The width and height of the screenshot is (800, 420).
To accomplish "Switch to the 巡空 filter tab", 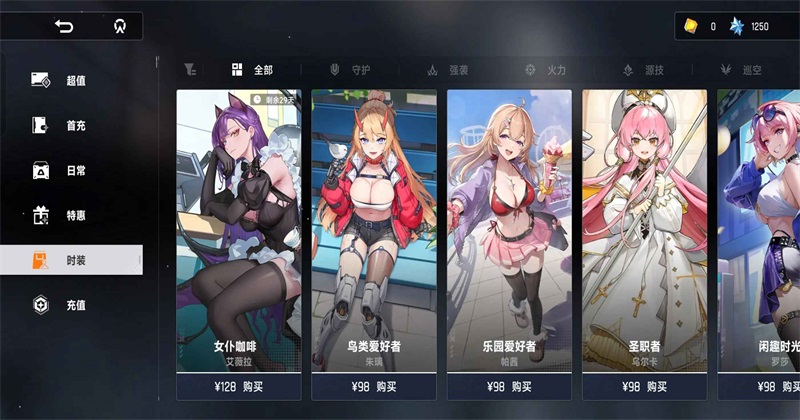I will [x=740, y=70].
